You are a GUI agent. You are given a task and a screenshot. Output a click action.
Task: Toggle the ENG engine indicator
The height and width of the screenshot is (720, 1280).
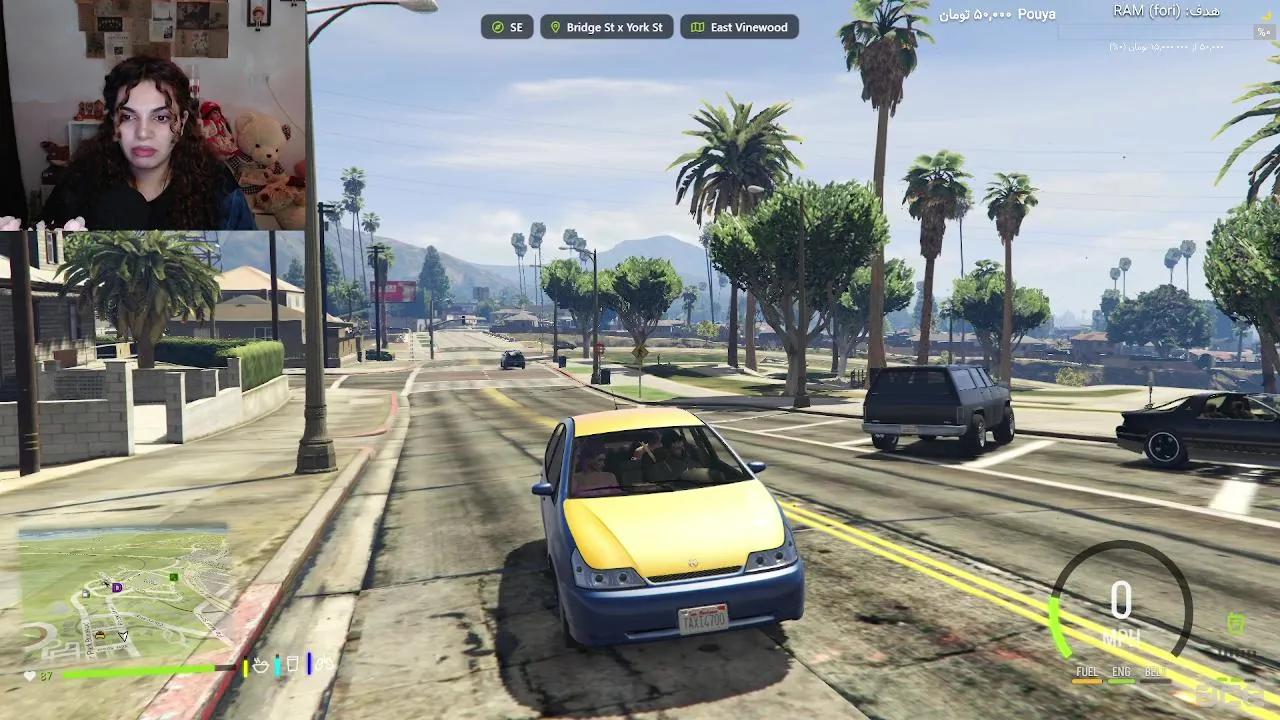click(x=1119, y=672)
